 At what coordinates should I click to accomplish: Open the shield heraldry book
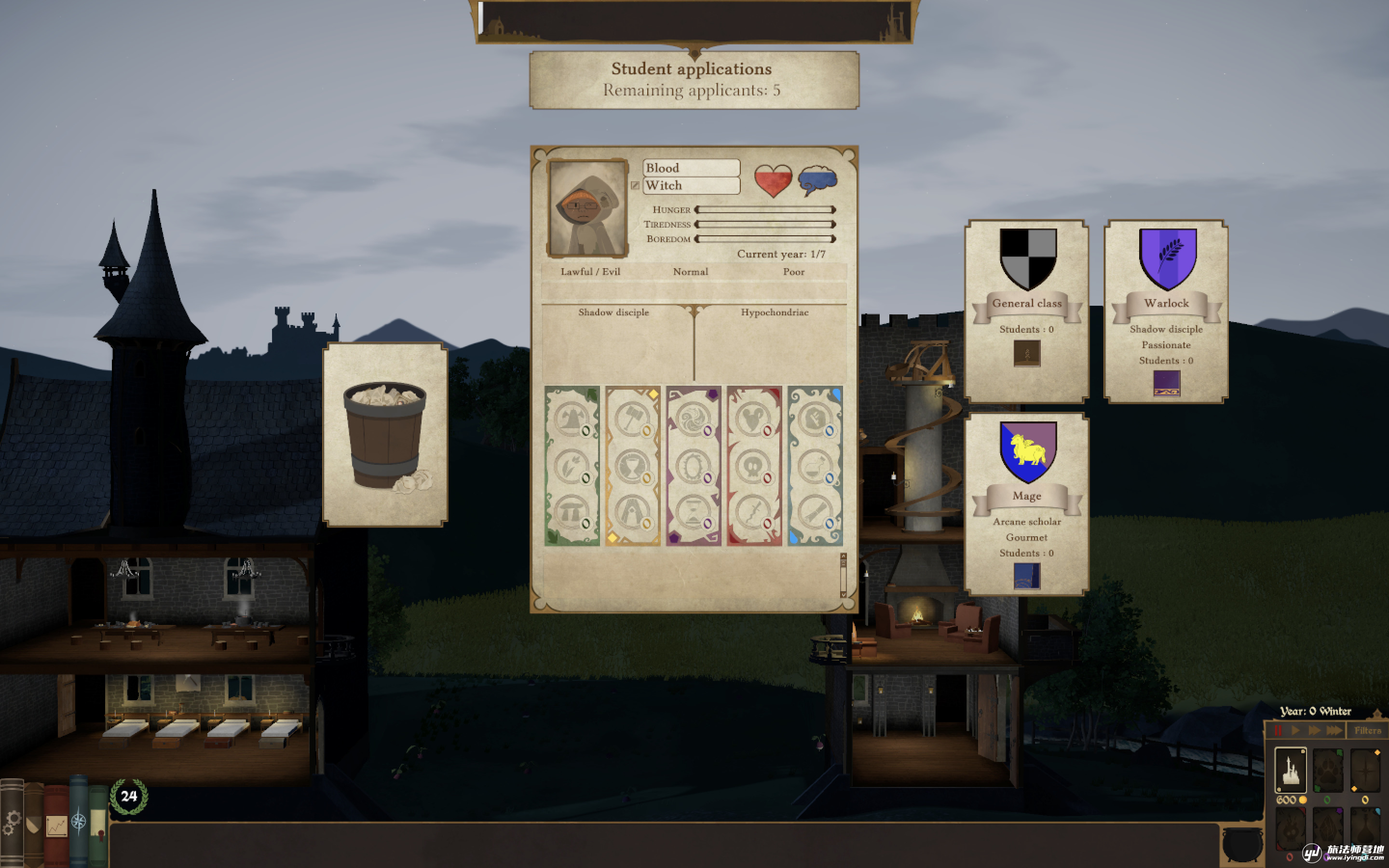pos(34,825)
